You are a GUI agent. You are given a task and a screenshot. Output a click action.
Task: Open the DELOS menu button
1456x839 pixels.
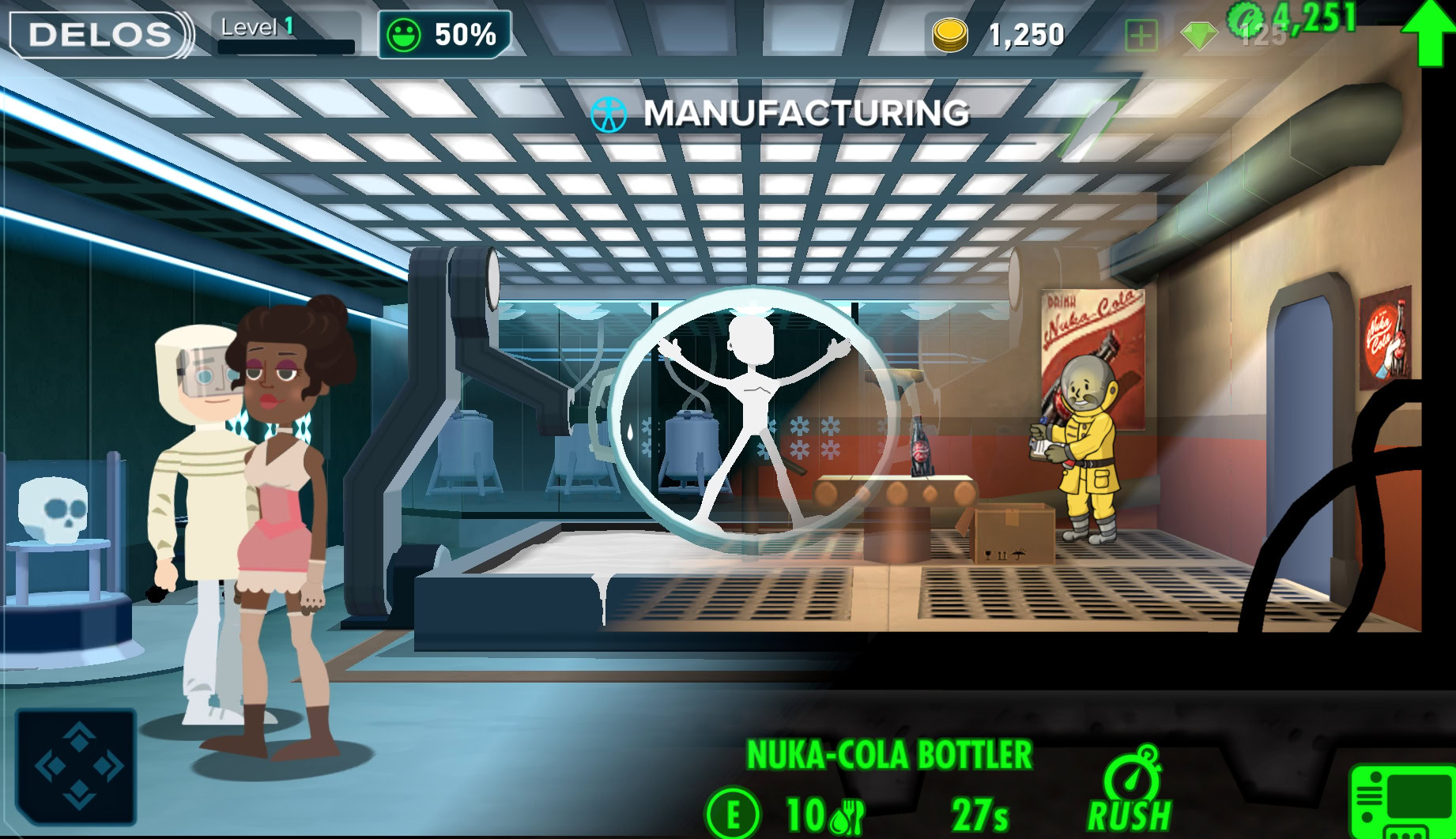[x=100, y=35]
